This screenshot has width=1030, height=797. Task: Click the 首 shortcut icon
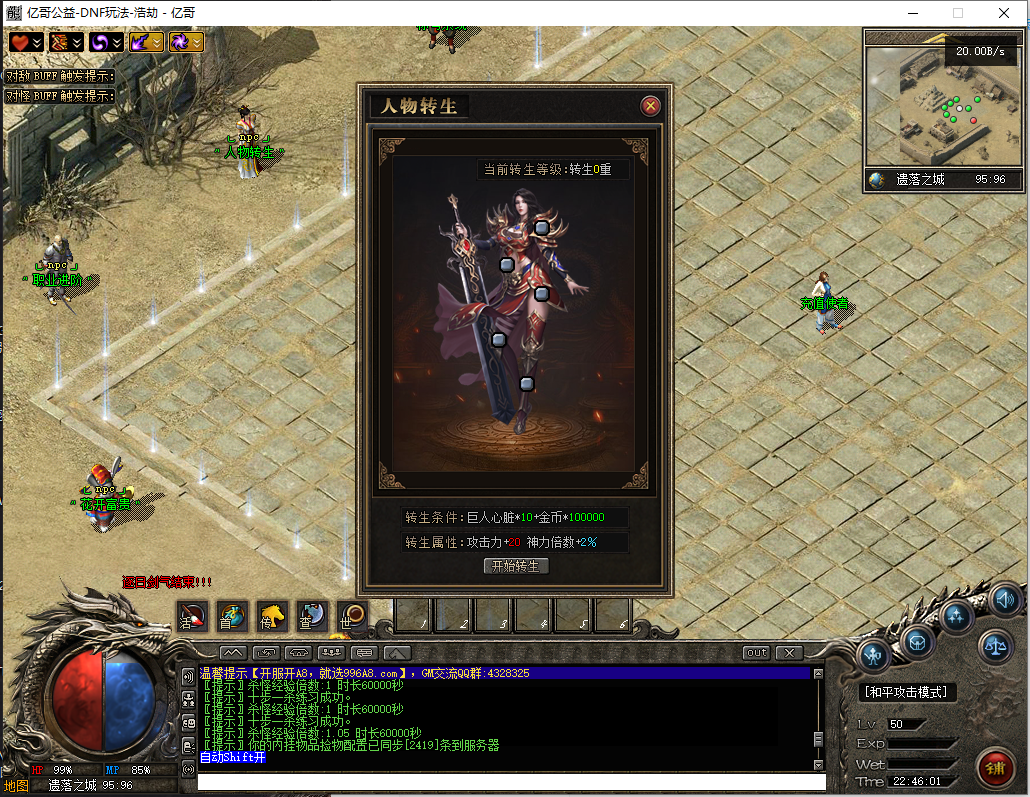point(231,617)
